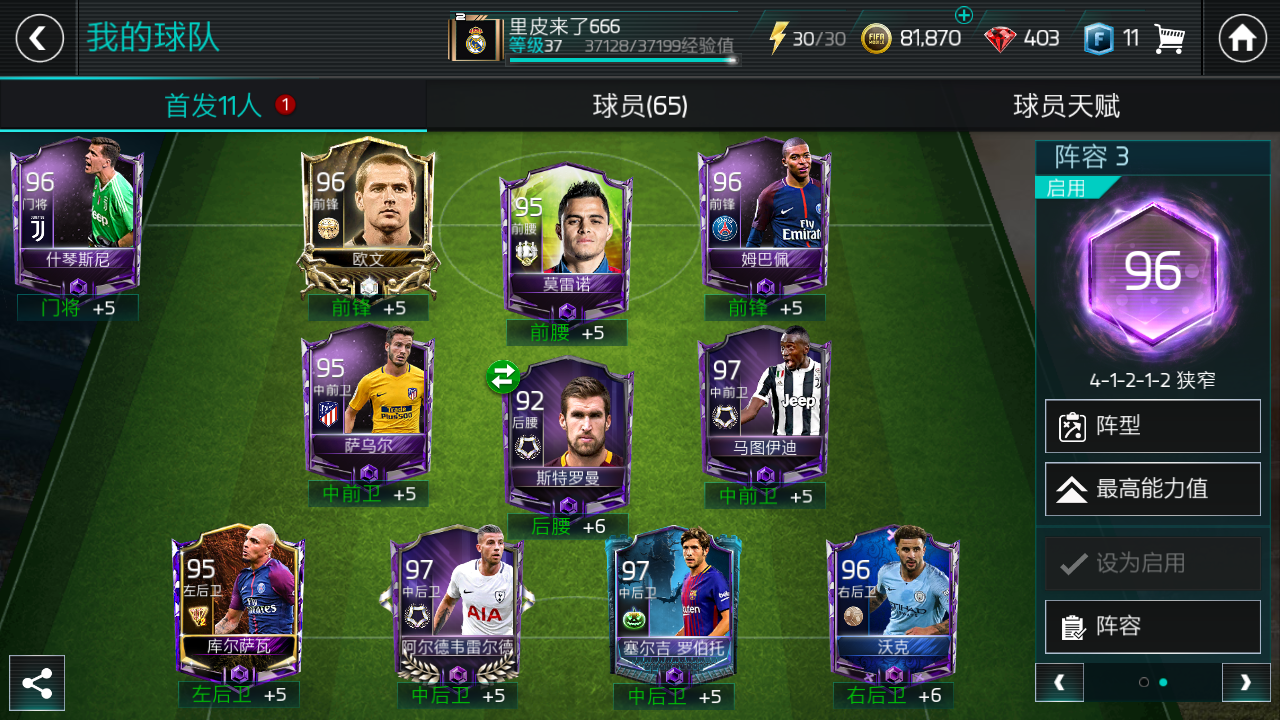
Task: Open the in-game shopping cart
Action: tap(1166, 37)
